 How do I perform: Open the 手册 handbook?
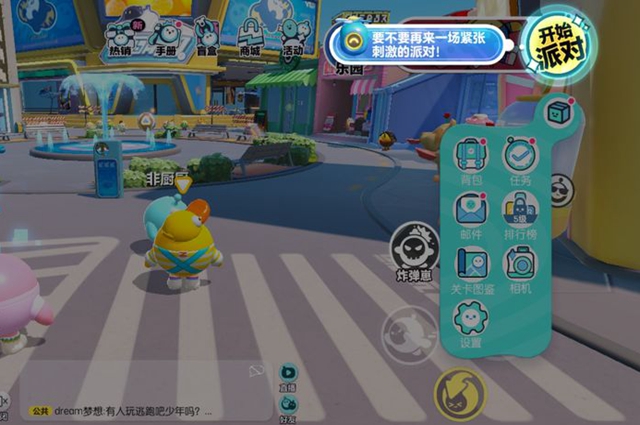tap(165, 36)
